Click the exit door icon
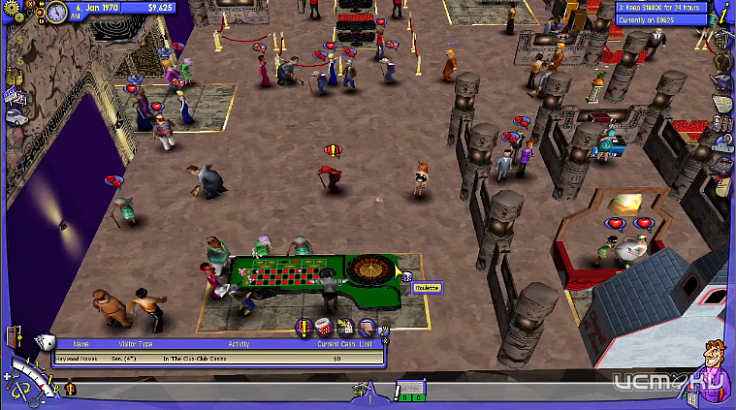 [x=11, y=337]
